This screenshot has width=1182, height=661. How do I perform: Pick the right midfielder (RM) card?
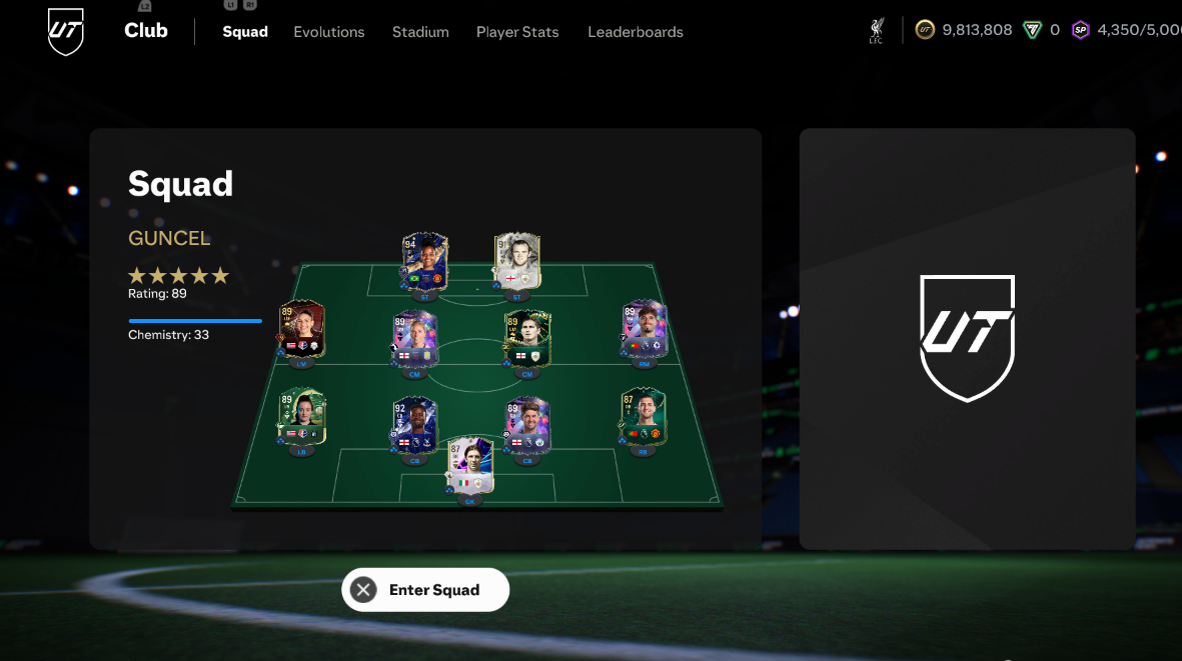coord(644,328)
